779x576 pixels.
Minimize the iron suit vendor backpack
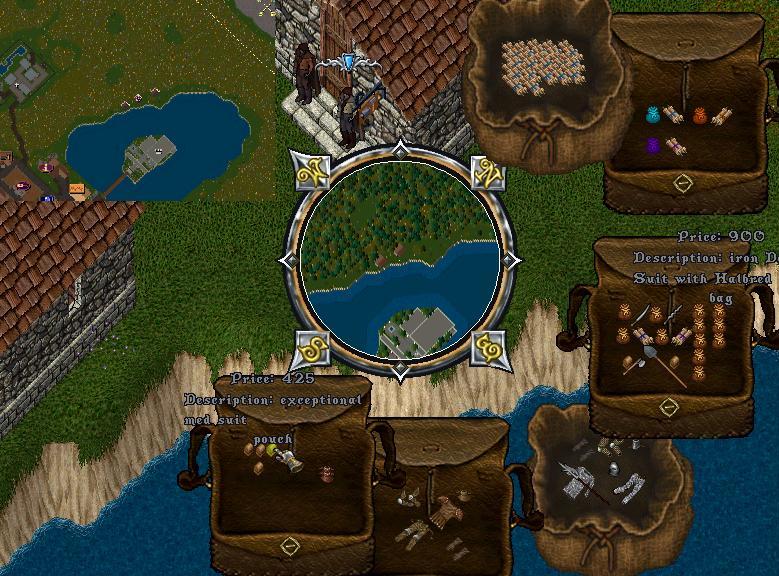pyautogui.click(x=668, y=406)
